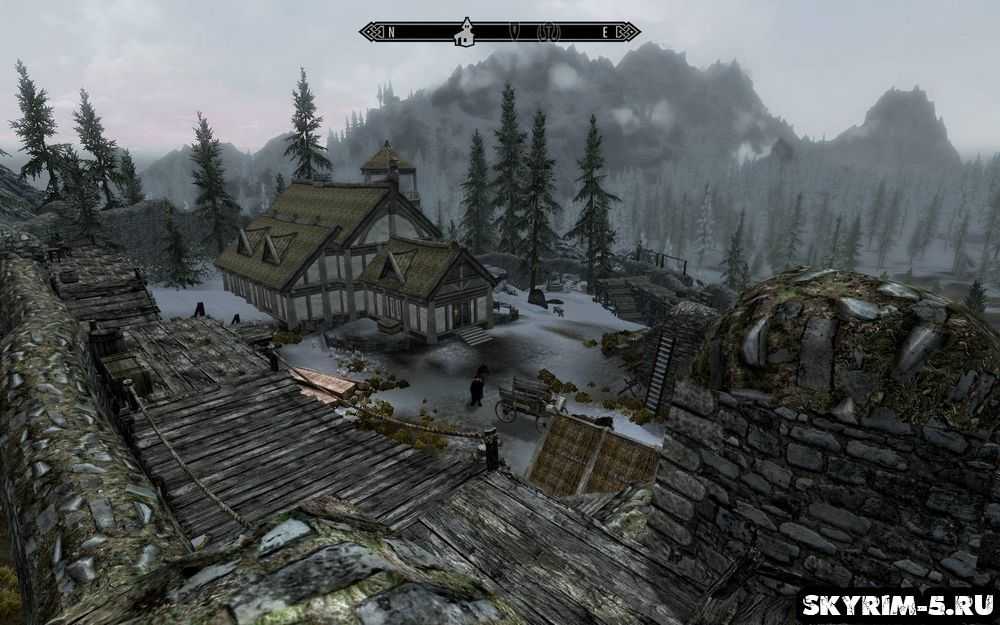The height and width of the screenshot is (625, 1000).
Task: Click the house marker on the compass
Action: (463, 33)
